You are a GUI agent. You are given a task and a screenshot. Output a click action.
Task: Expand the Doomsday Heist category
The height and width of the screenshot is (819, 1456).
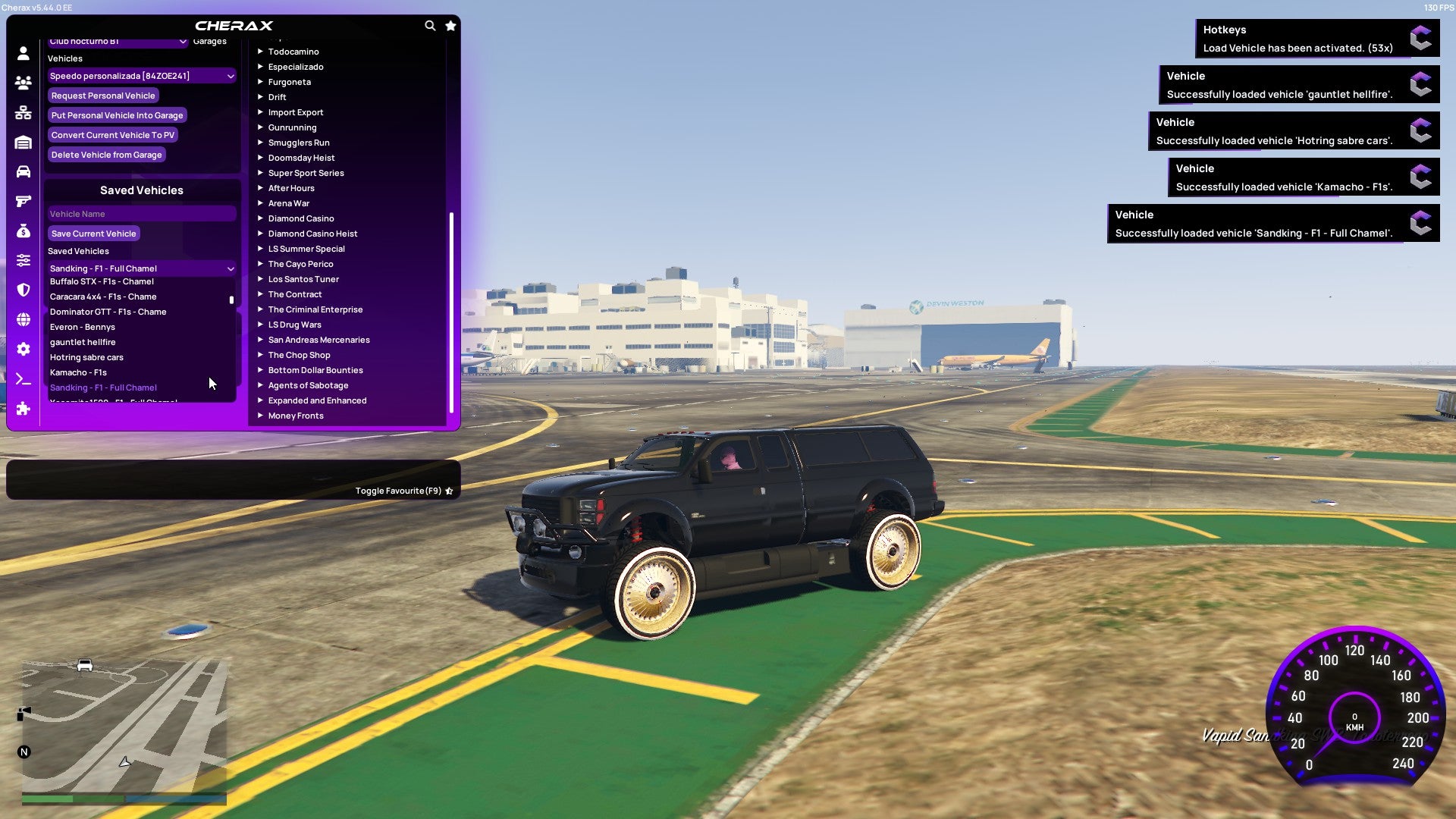[301, 157]
